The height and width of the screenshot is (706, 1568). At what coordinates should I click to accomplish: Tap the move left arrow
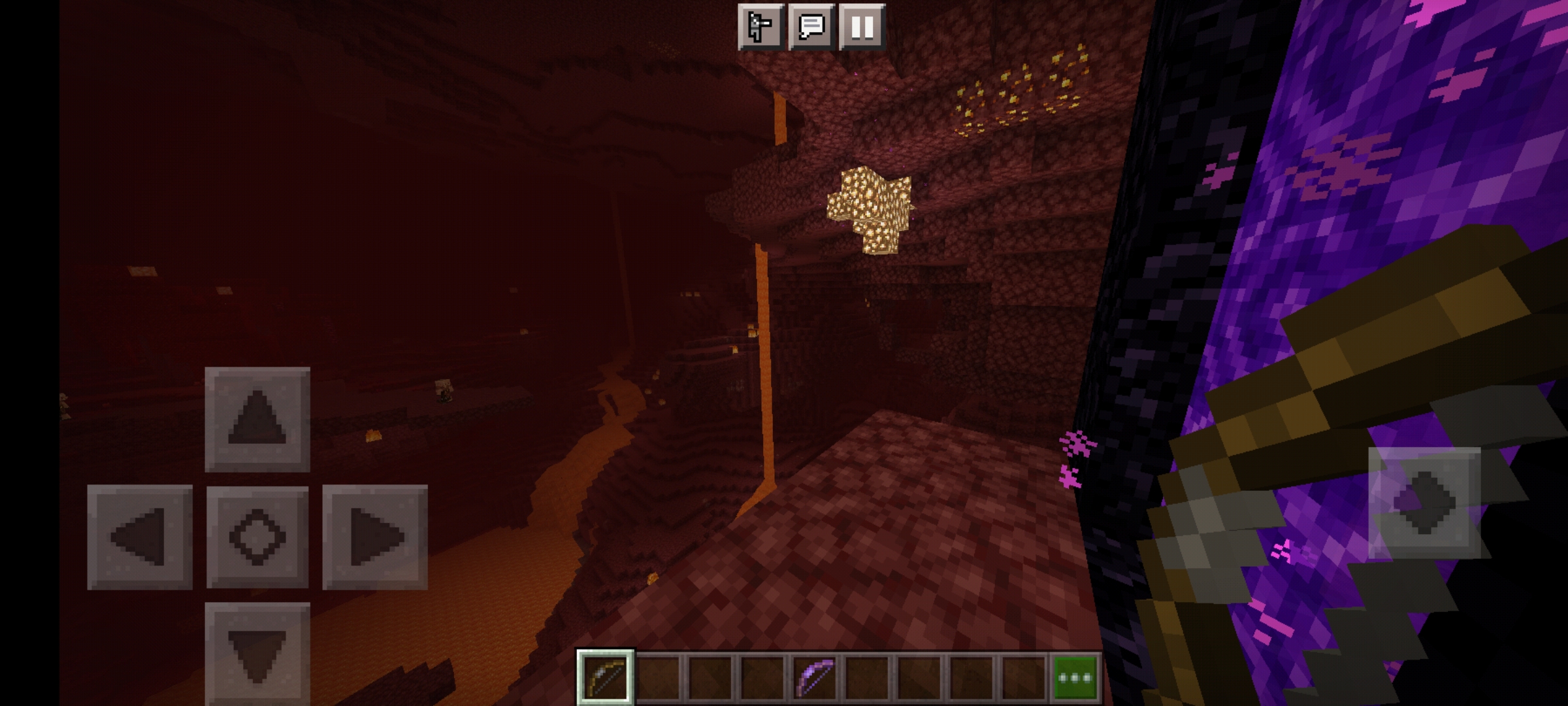pyautogui.click(x=140, y=537)
